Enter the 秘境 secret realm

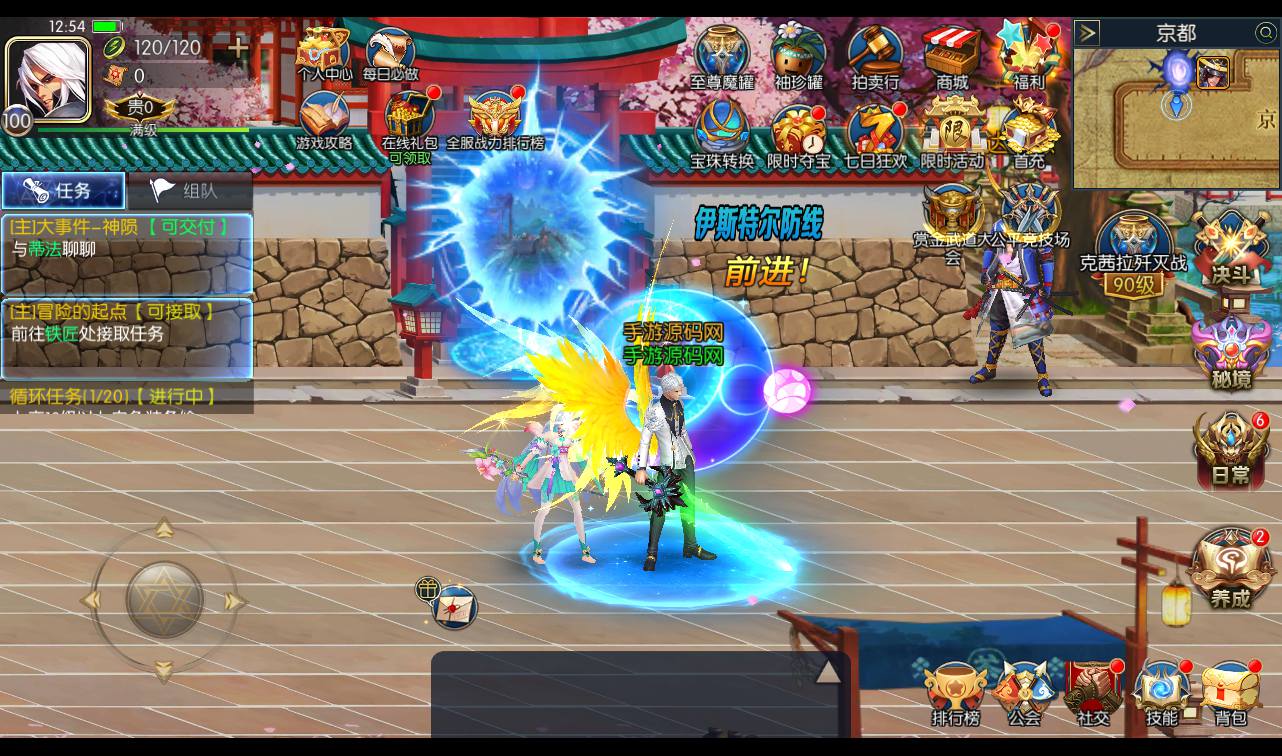click(x=1231, y=352)
